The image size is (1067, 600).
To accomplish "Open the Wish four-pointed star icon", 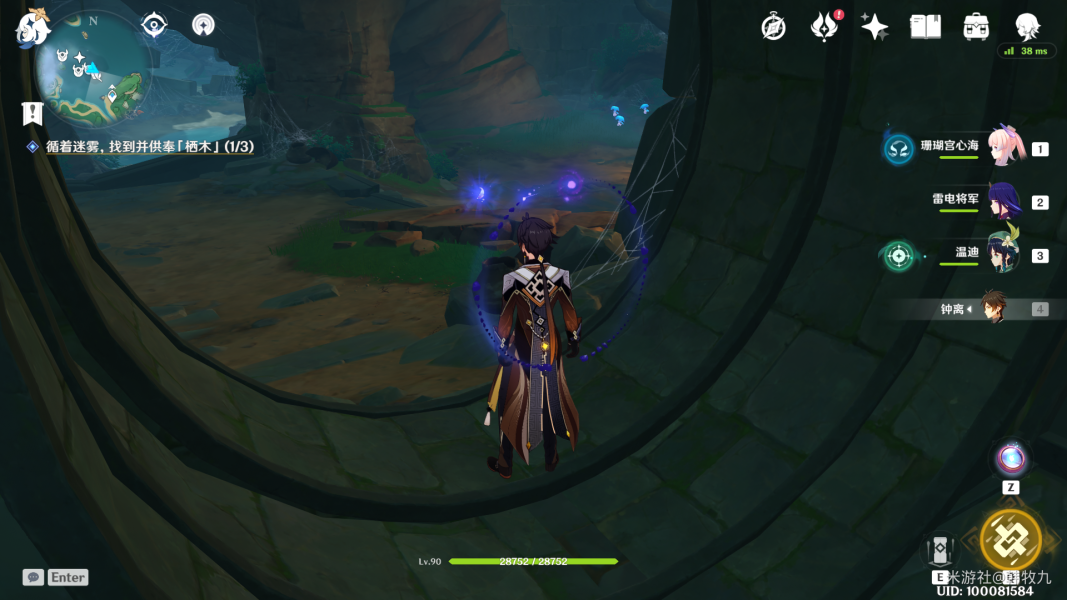I will [x=874, y=27].
